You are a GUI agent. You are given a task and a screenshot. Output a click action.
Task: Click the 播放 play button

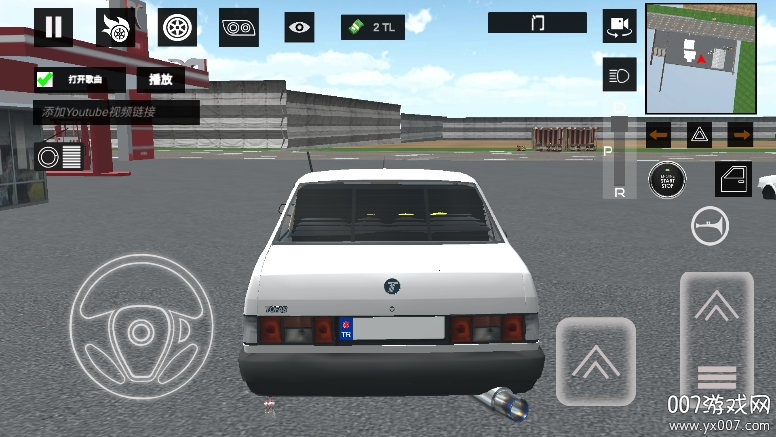(160, 80)
